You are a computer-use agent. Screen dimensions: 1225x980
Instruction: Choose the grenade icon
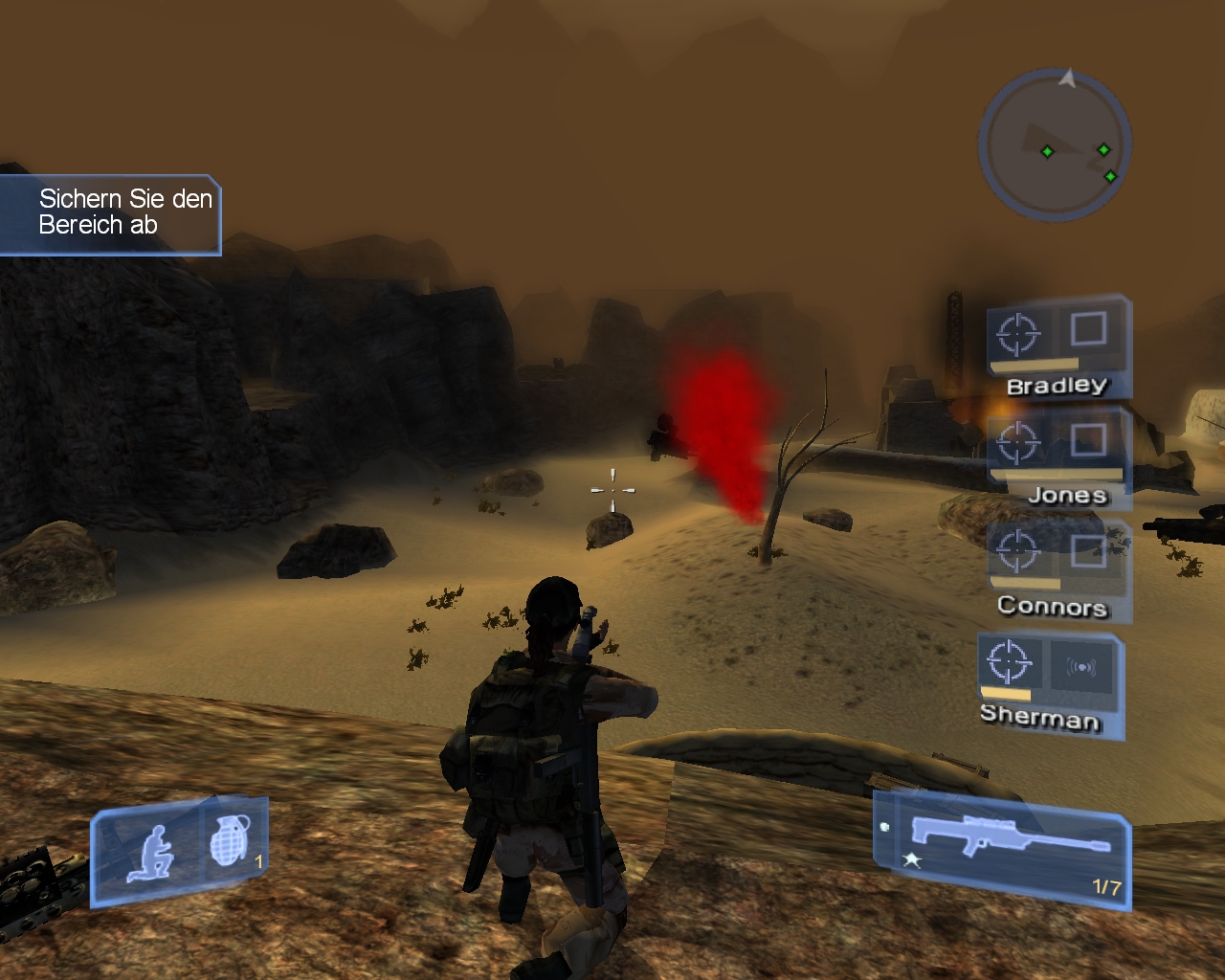coord(228,842)
